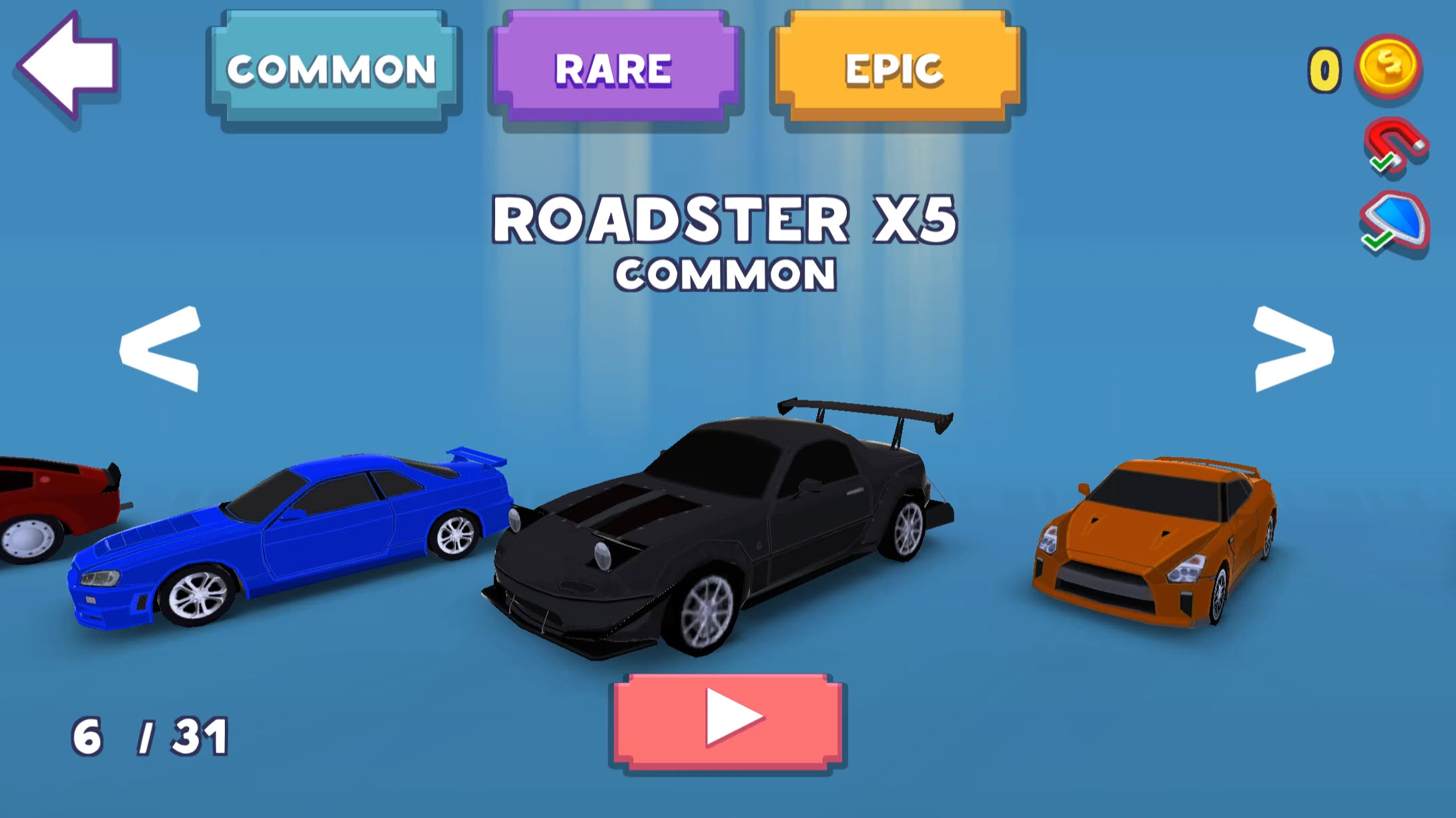1456x818 pixels.
Task: Click the gold coin currency icon
Action: [x=1388, y=67]
